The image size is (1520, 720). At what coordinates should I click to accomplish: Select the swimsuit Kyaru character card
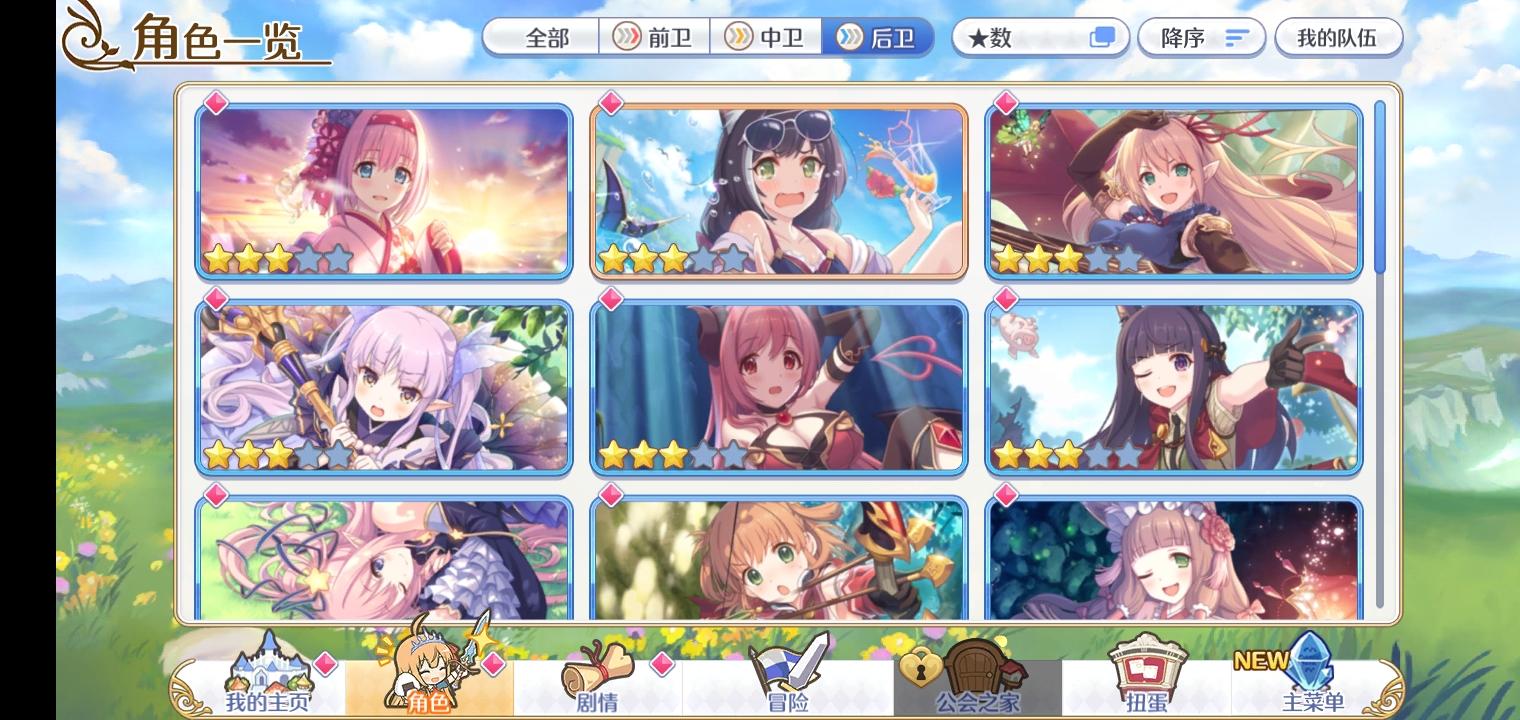coord(778,190)
